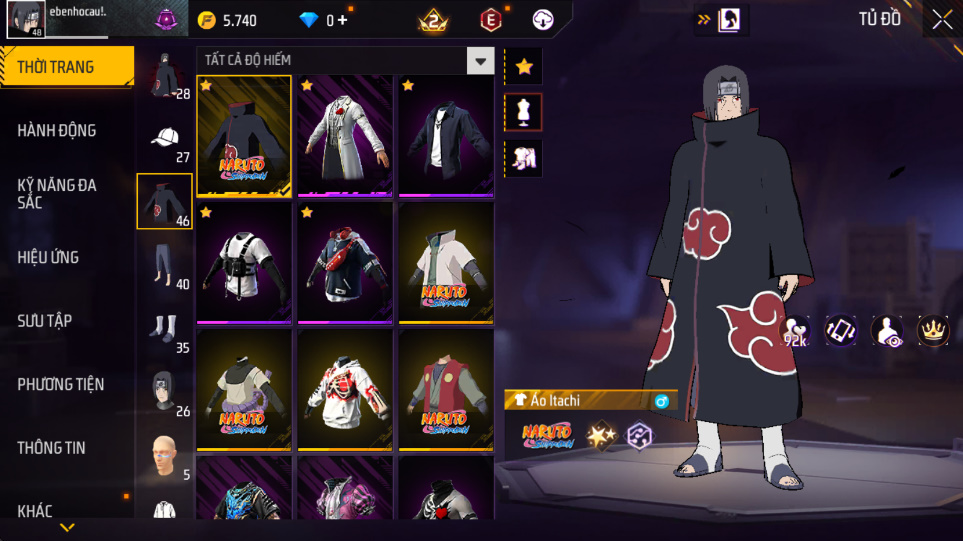Switch to Hành Động section
The height and width of the screenshot is (541, 963).
click(x=57, y=130)
